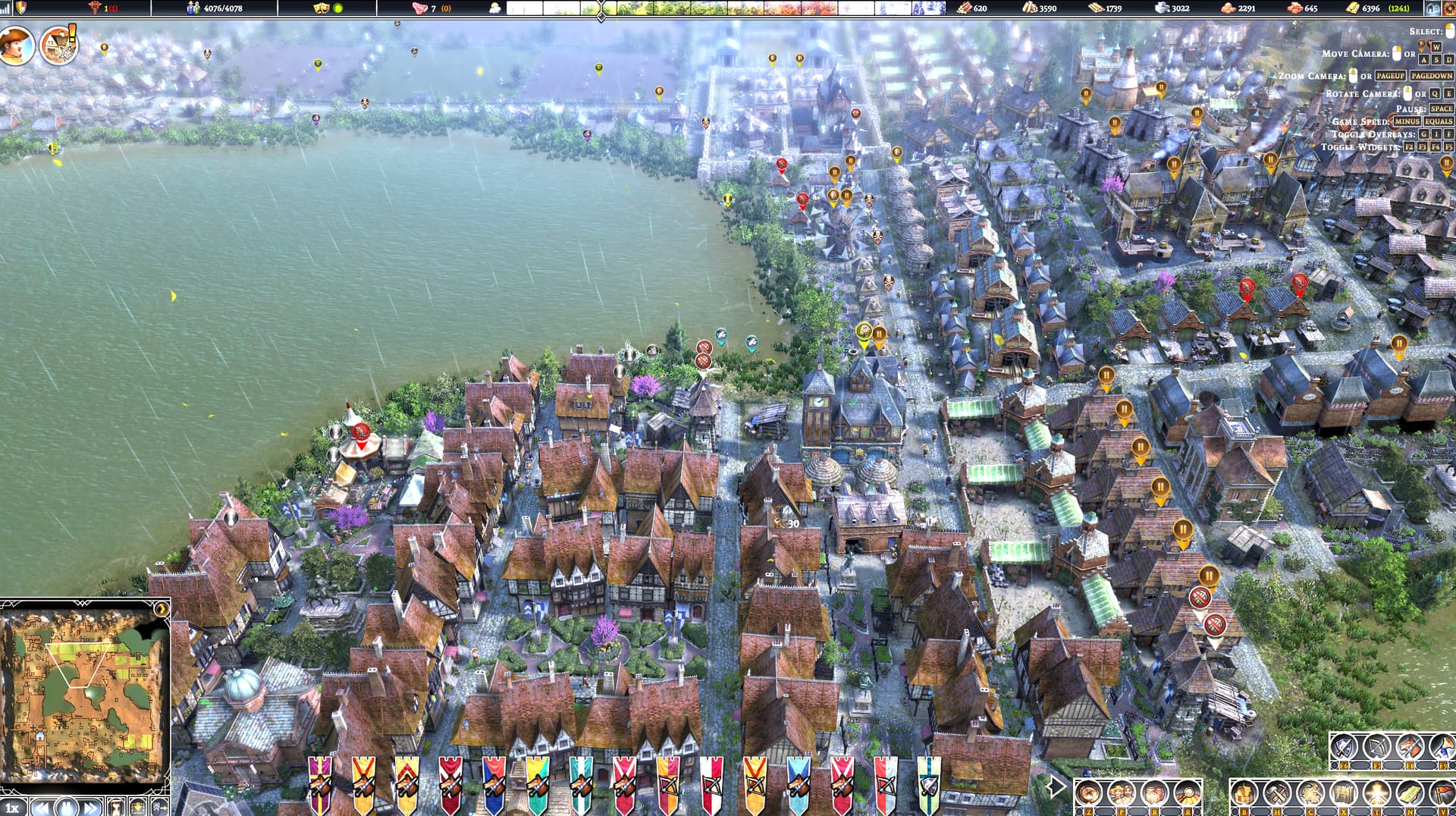Slow down game speed with the rewind button

pyautogui.click(x=42, y=806)
